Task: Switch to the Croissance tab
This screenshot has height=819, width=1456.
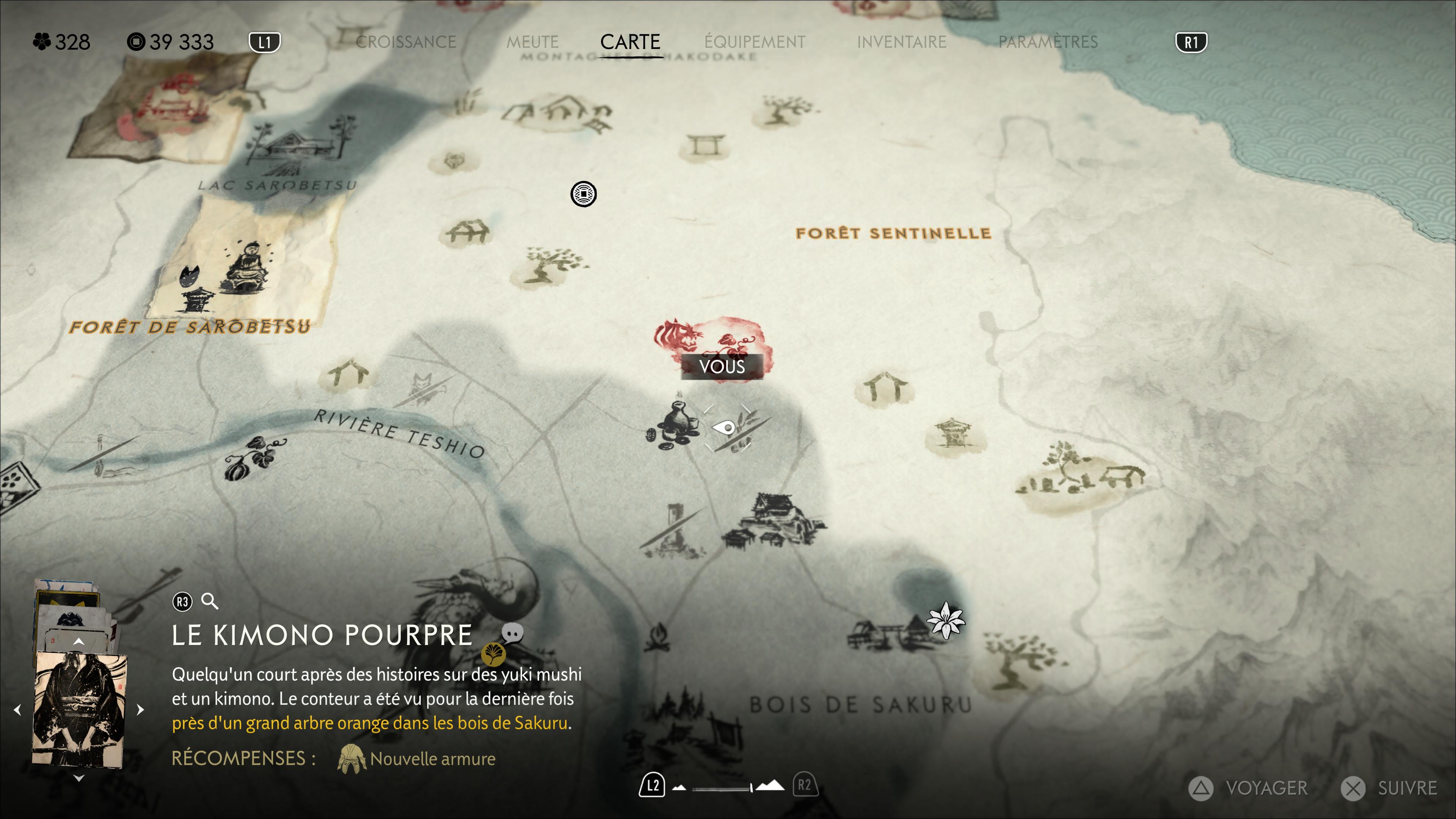Action: (405, 42)
